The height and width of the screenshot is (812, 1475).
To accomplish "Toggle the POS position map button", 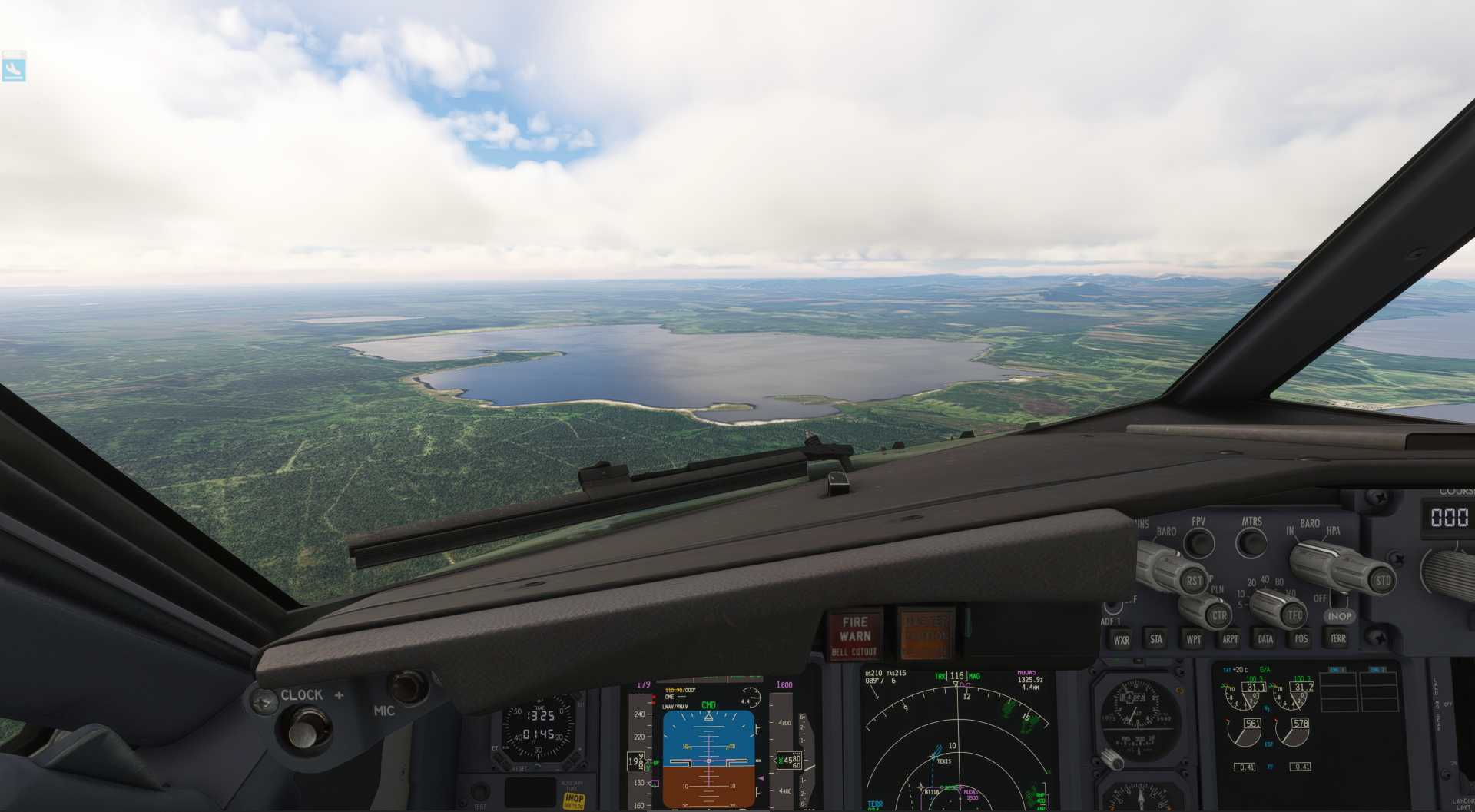I will (x=1301, y=638).
